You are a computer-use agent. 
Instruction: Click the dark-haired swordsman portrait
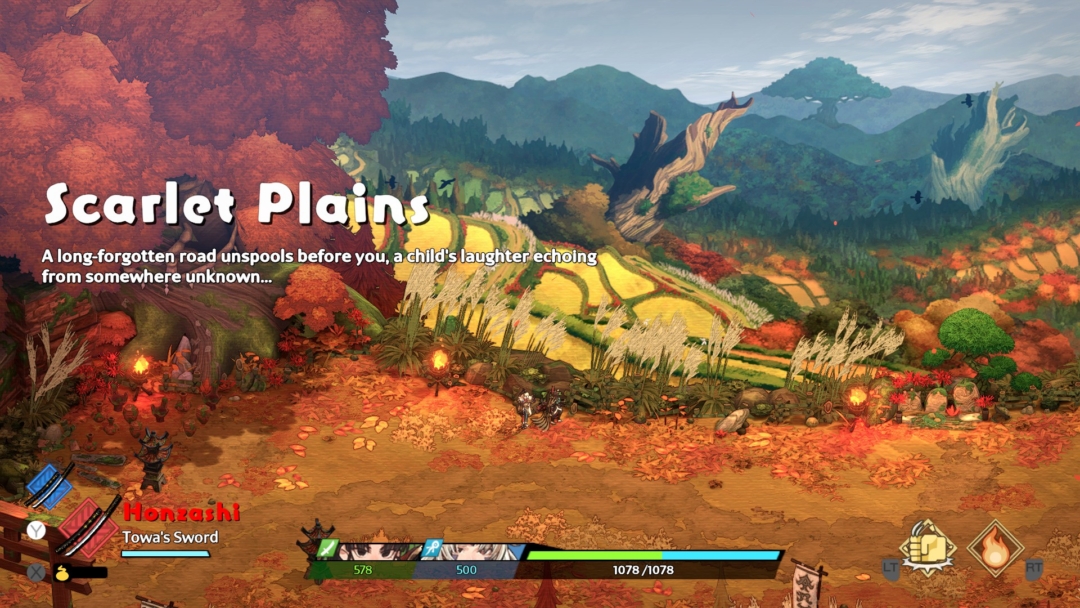[x=380, y=551]
